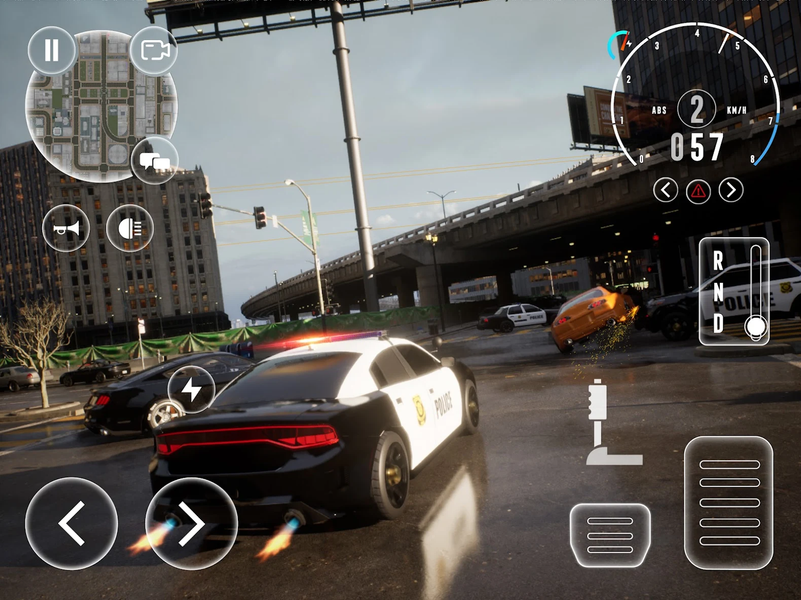Steer right with the arrow button
This screenshot has height=600, width=801.
coord(191,523)
